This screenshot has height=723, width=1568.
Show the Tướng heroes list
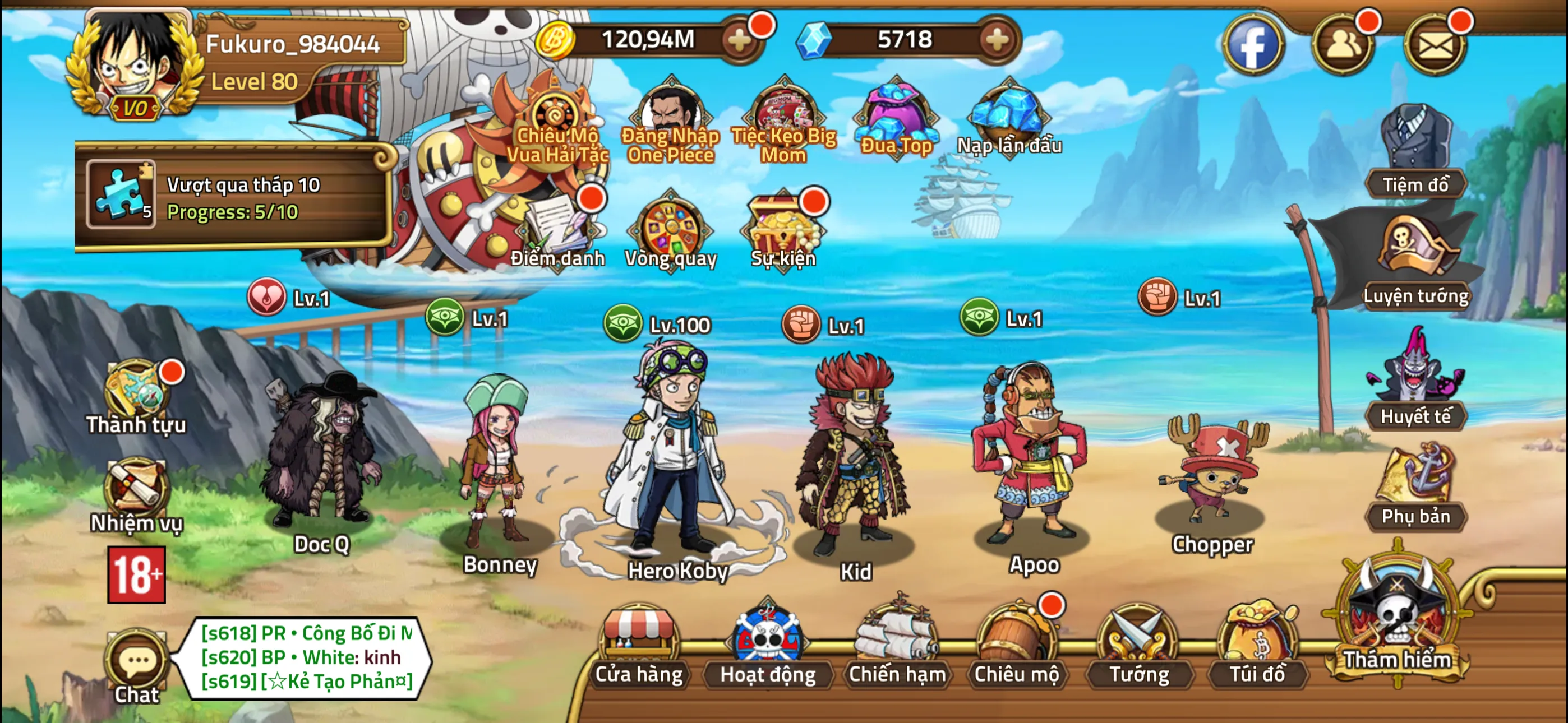[1138, 646]
